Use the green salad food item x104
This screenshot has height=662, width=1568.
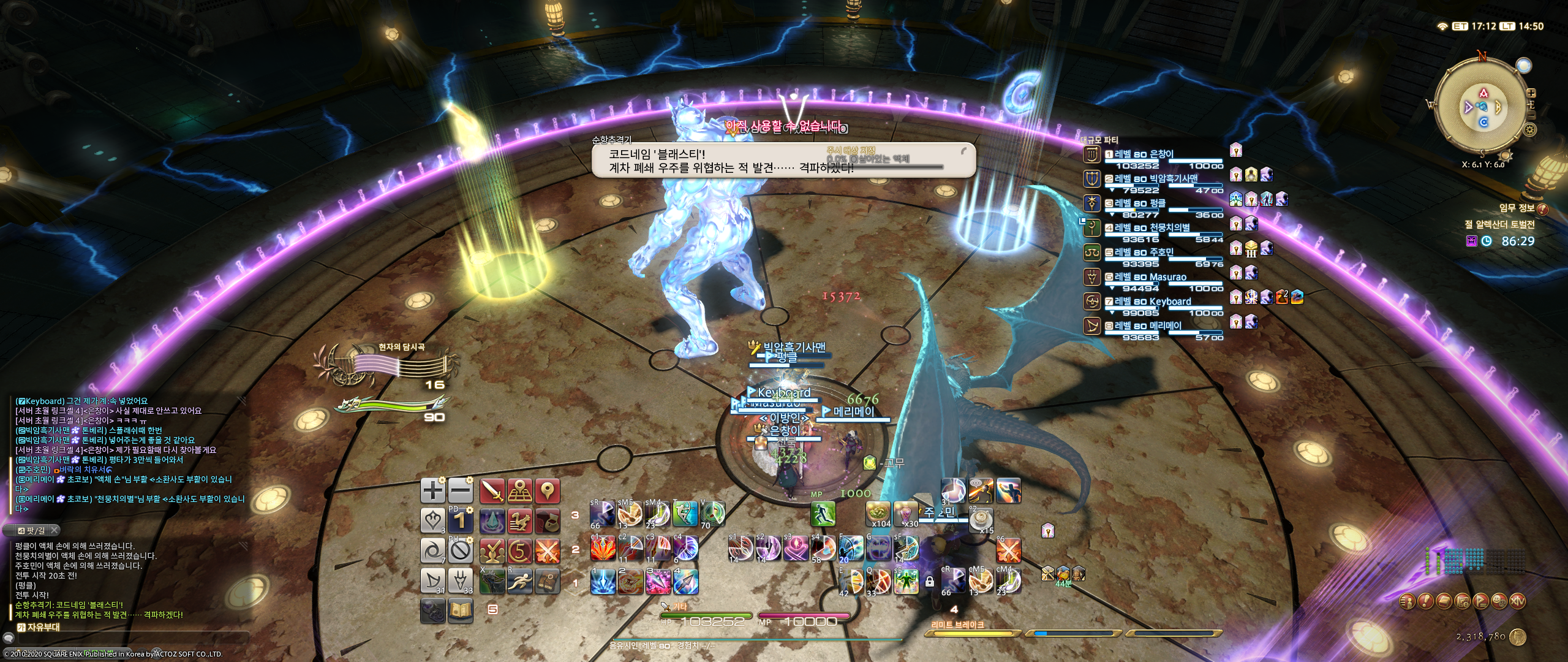(878, 514)
